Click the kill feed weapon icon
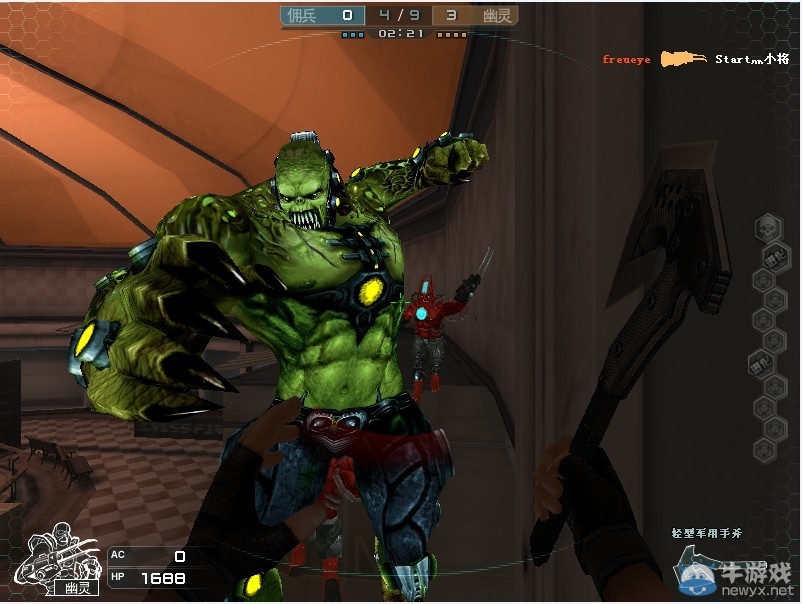This screenshot has width=802, height=604. pos(683,59)
